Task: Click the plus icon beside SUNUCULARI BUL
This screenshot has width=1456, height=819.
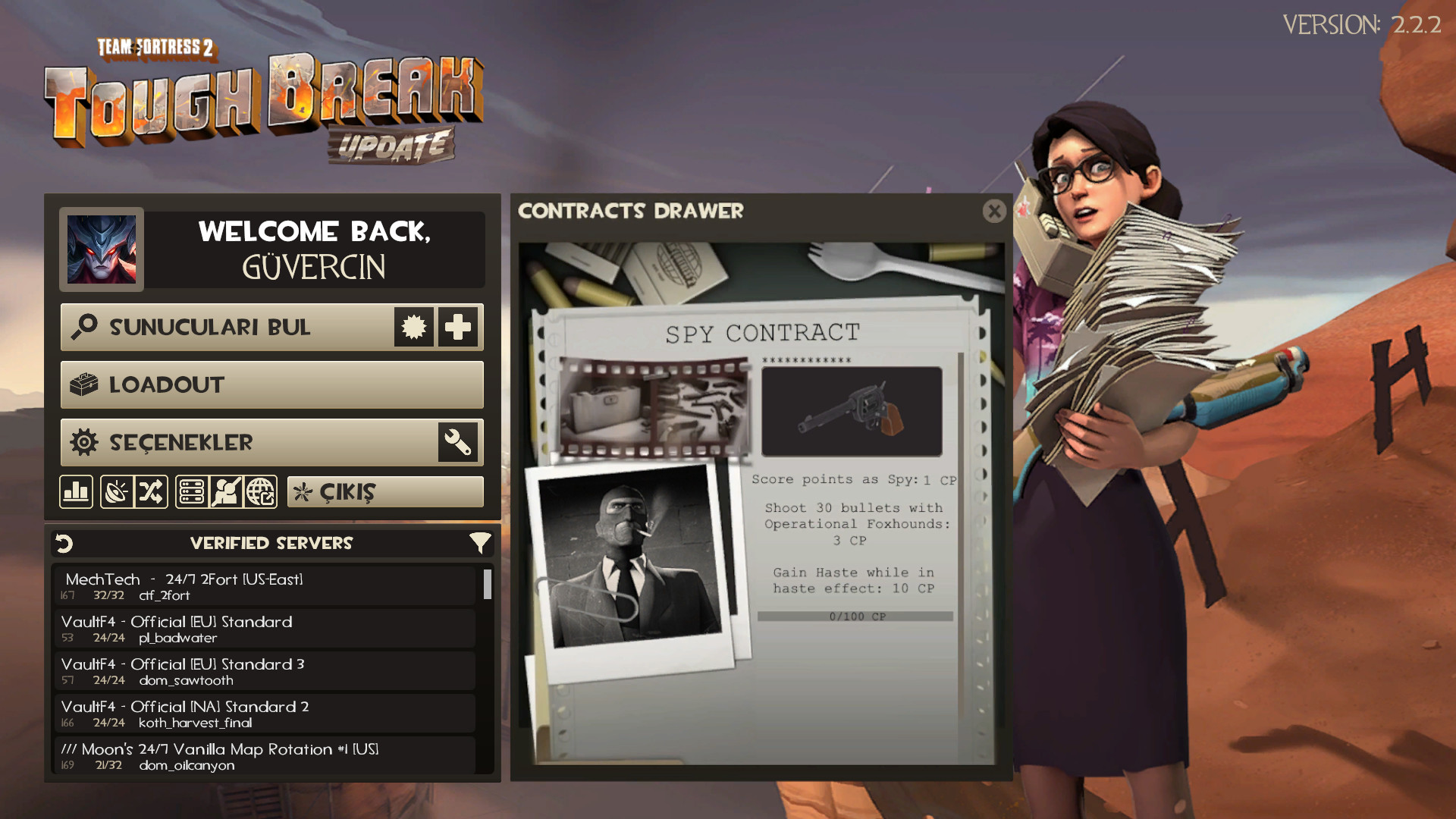Action: click(458, 328)
